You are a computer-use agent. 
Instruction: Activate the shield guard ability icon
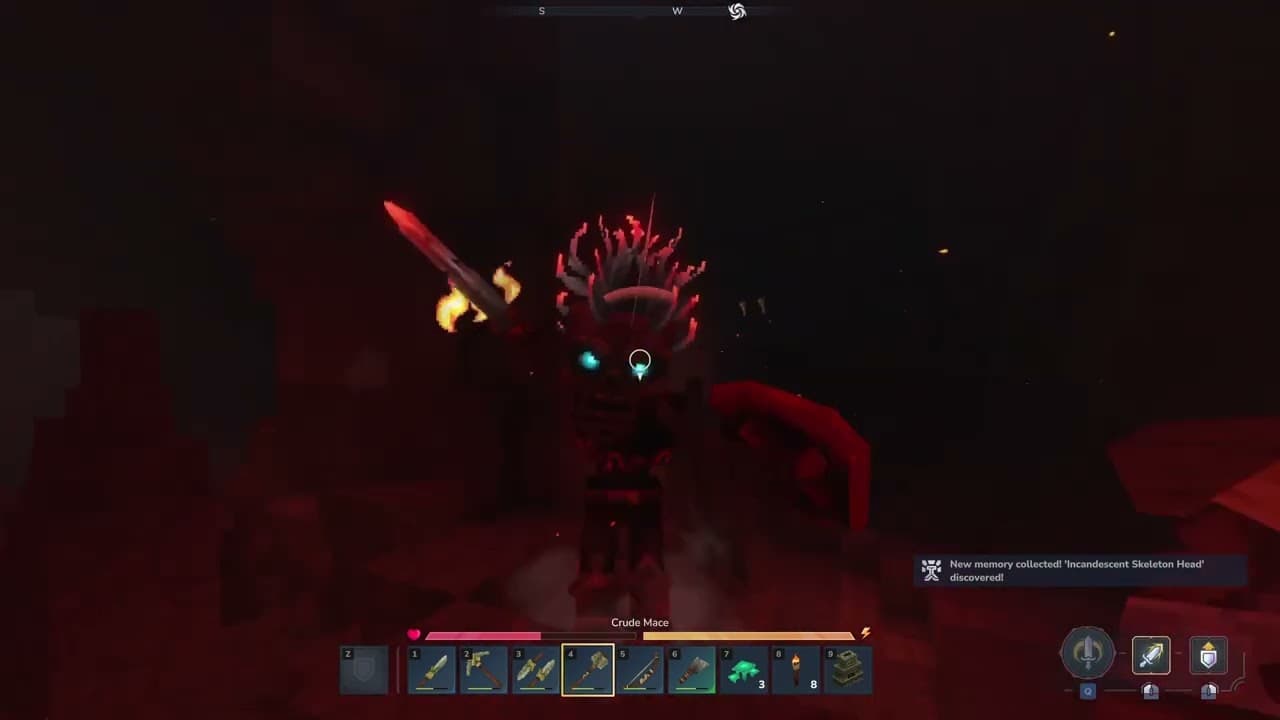(x=1208, y=655)
